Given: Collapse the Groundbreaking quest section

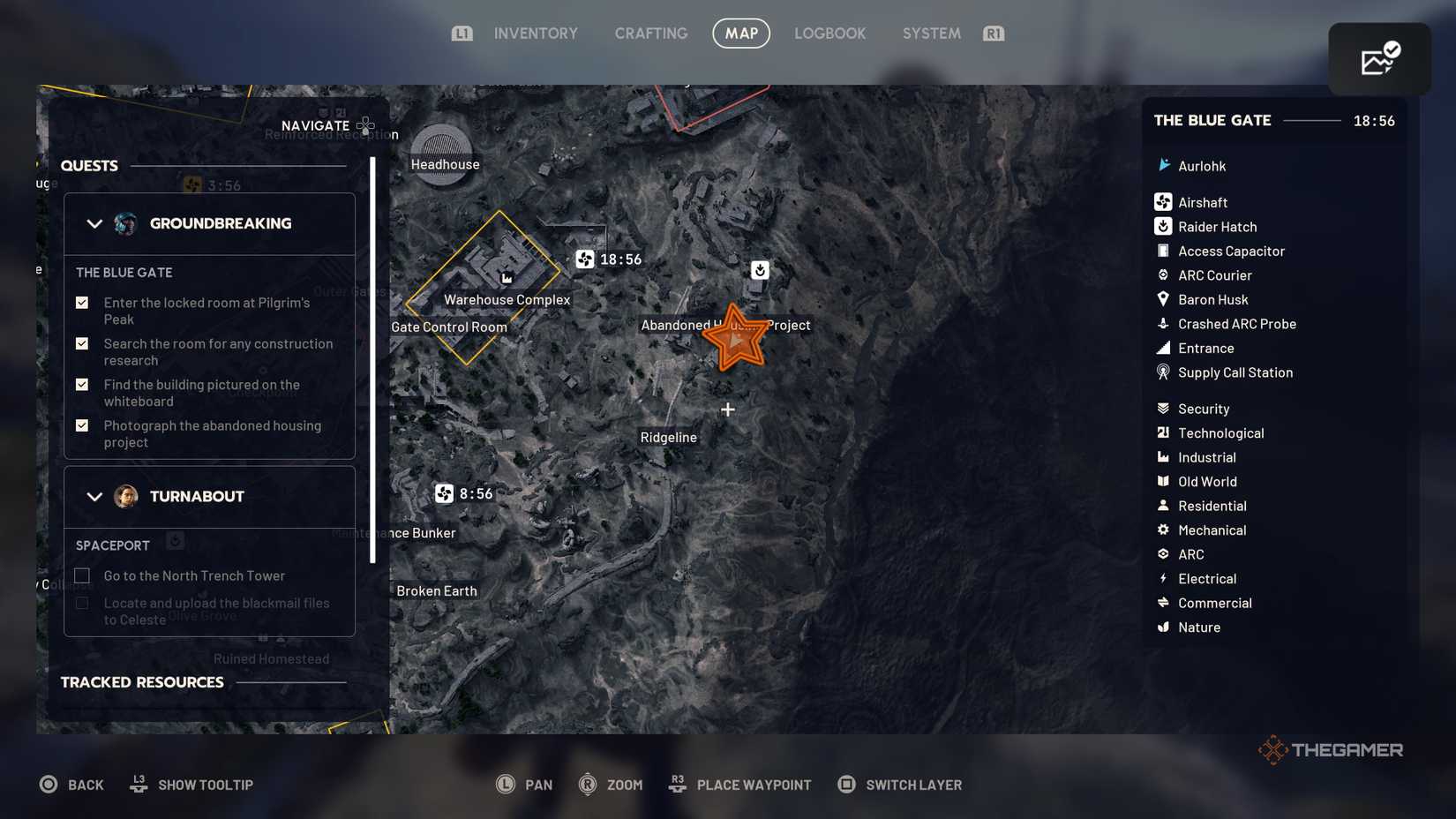Looking at the screenshot, I should pos(94,223).
